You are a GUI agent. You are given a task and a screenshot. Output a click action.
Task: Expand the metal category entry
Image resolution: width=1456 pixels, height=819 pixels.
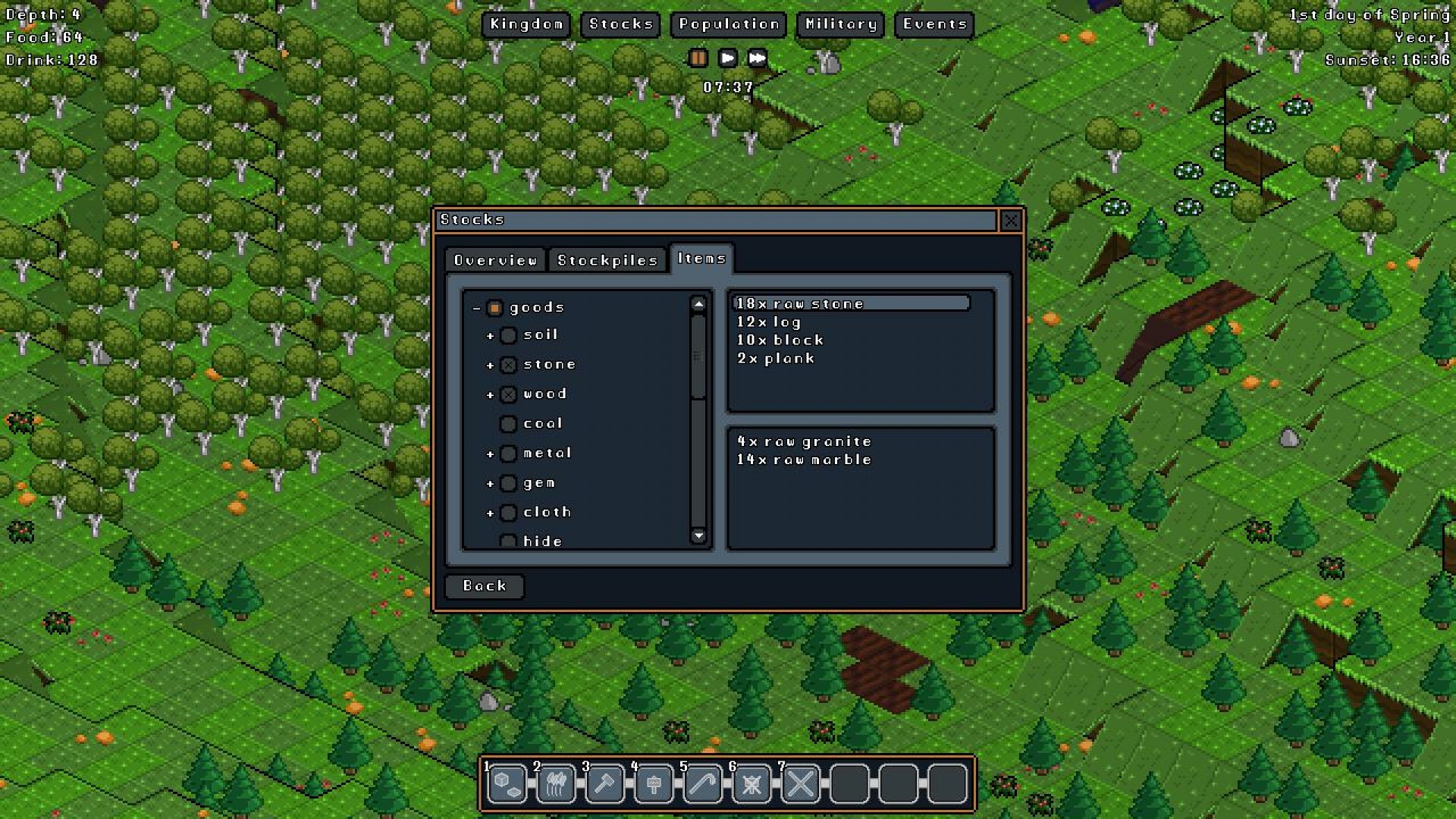[x=491, y=453]
